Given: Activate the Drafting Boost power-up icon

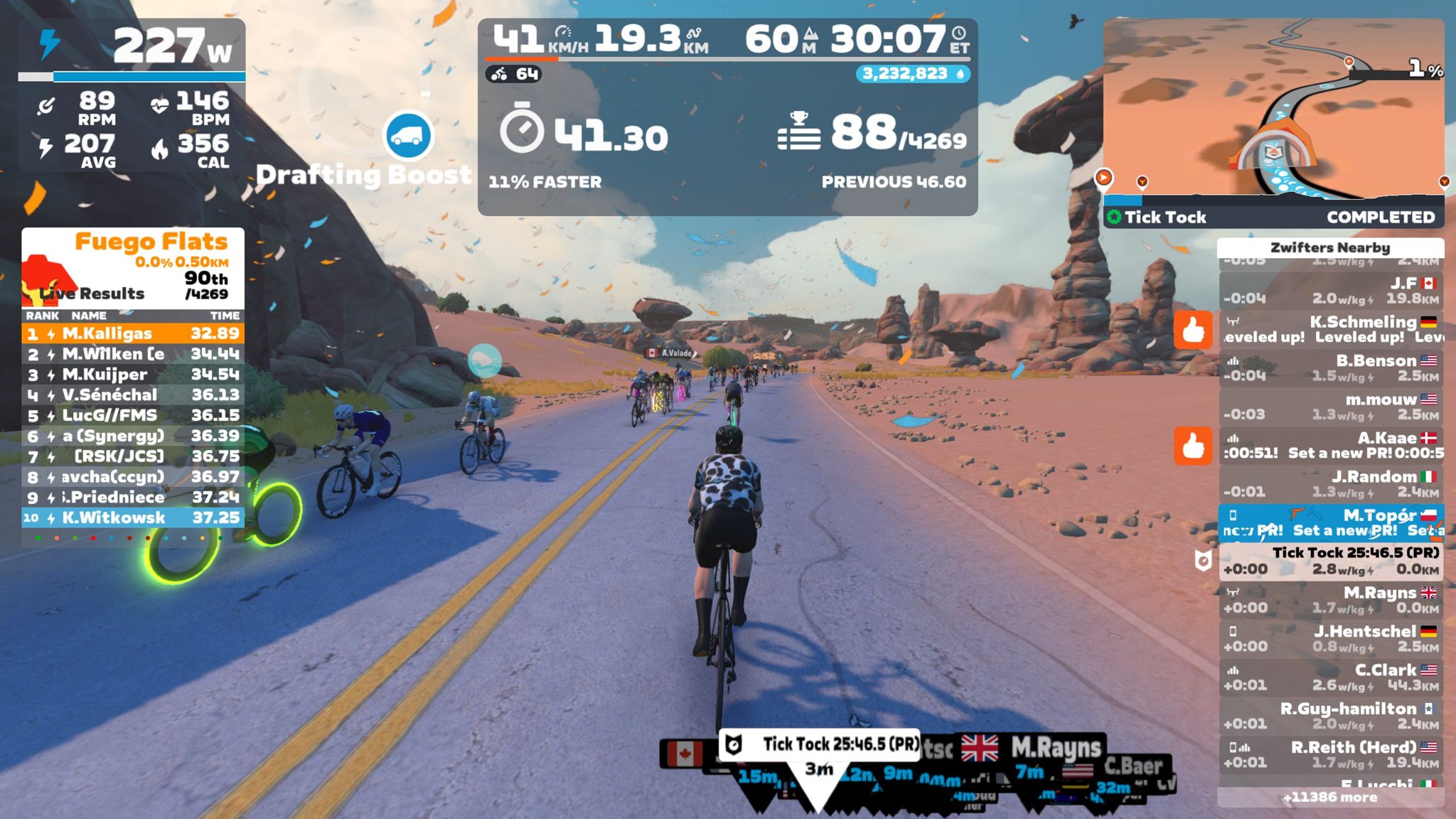Looking at the screenshot, I should click(408, 135).
